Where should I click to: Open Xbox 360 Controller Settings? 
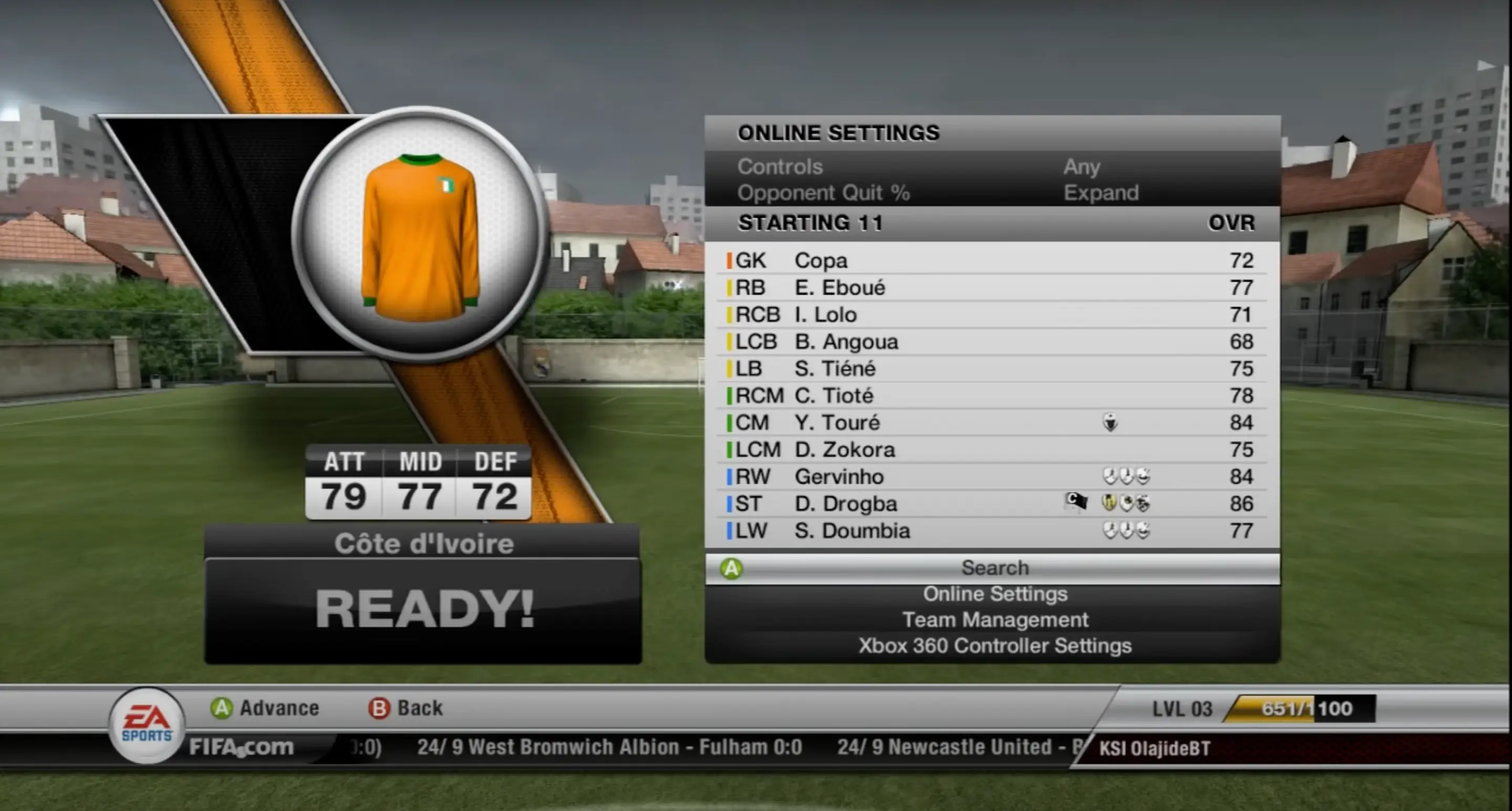point(996,646)
